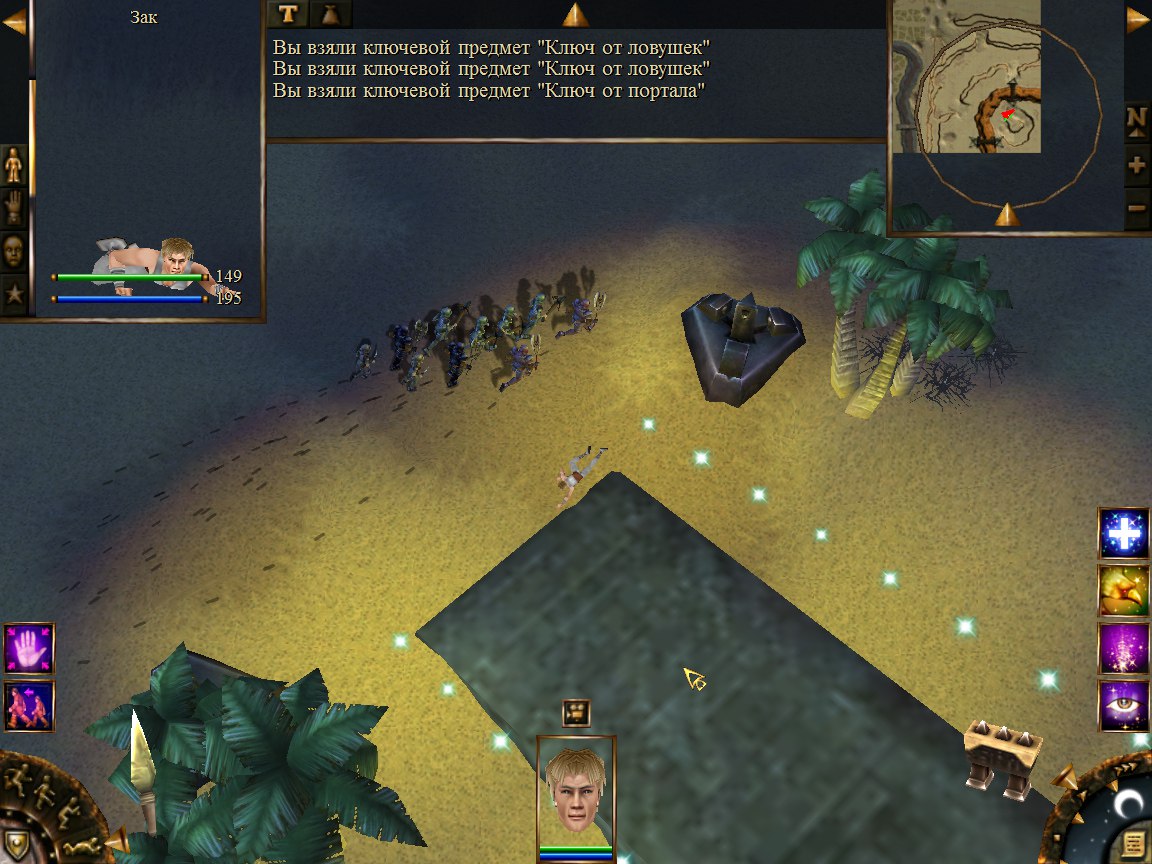Click the bag icon beside the T button
The height and width of the screenshot is (864, 1152).
(x=330, y=14)
